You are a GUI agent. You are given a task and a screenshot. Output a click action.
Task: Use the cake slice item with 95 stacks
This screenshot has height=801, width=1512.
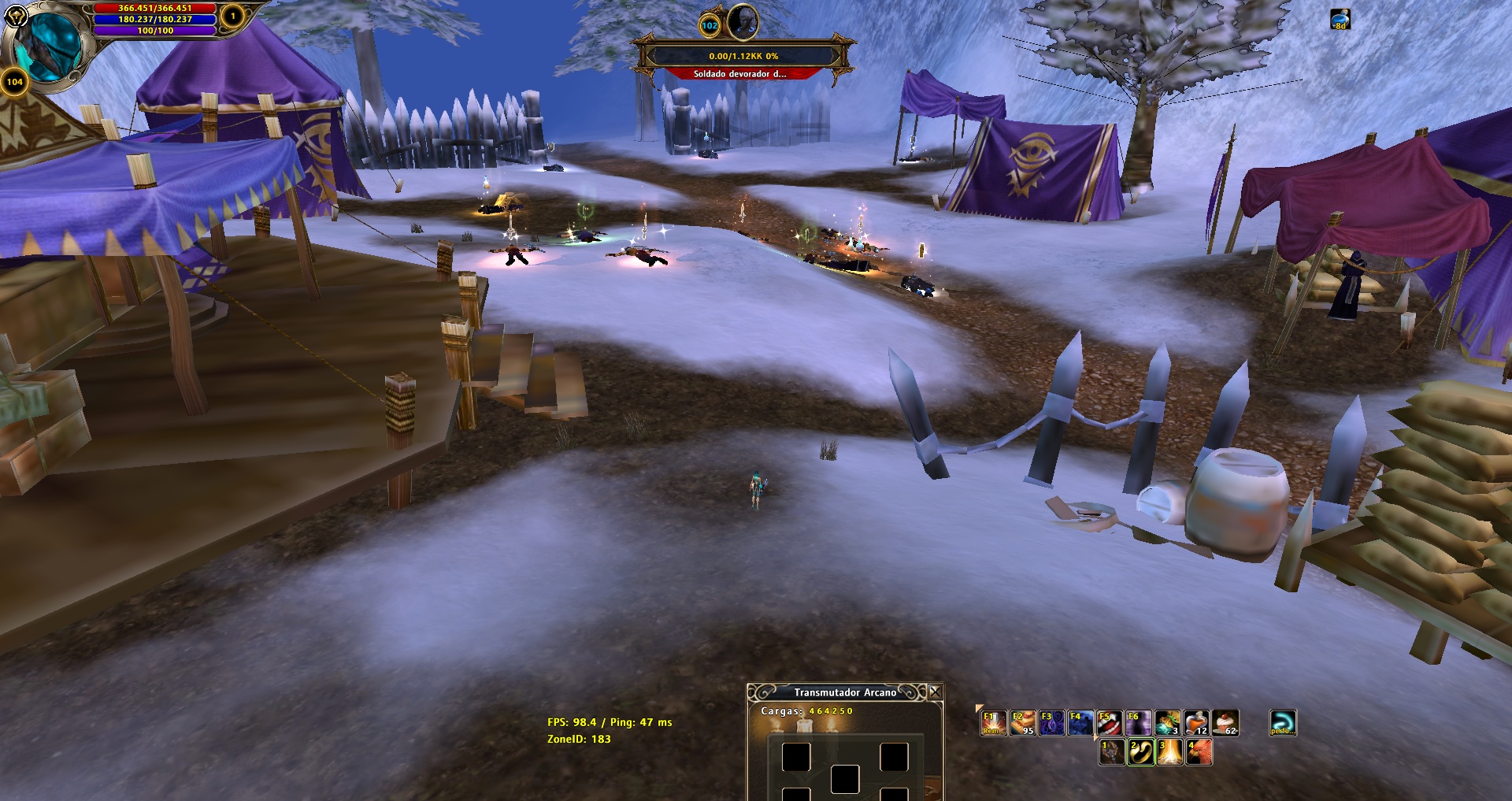[1022, 722]
